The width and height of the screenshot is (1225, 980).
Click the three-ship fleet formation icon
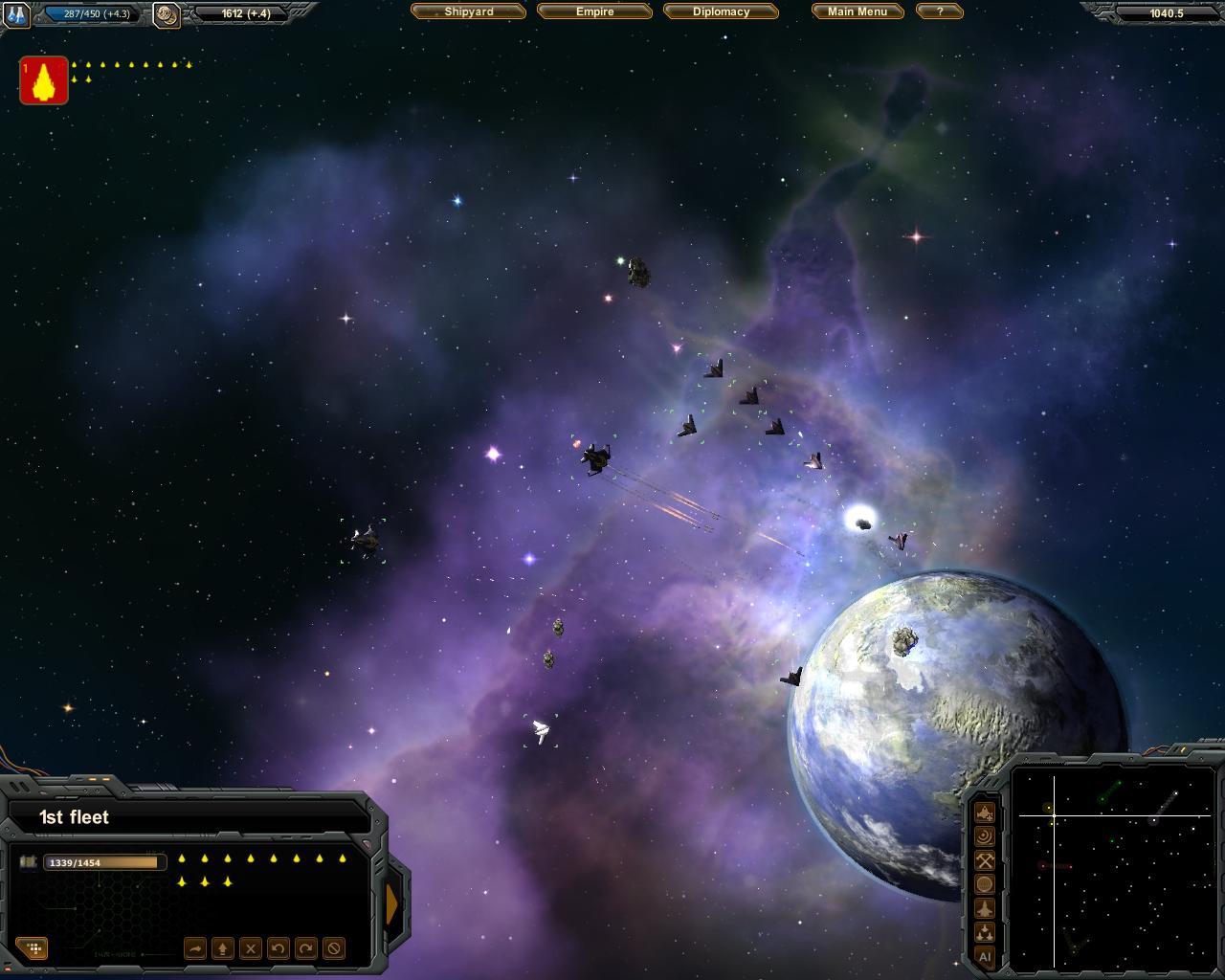pyautogui.click(x=984, y=932)
